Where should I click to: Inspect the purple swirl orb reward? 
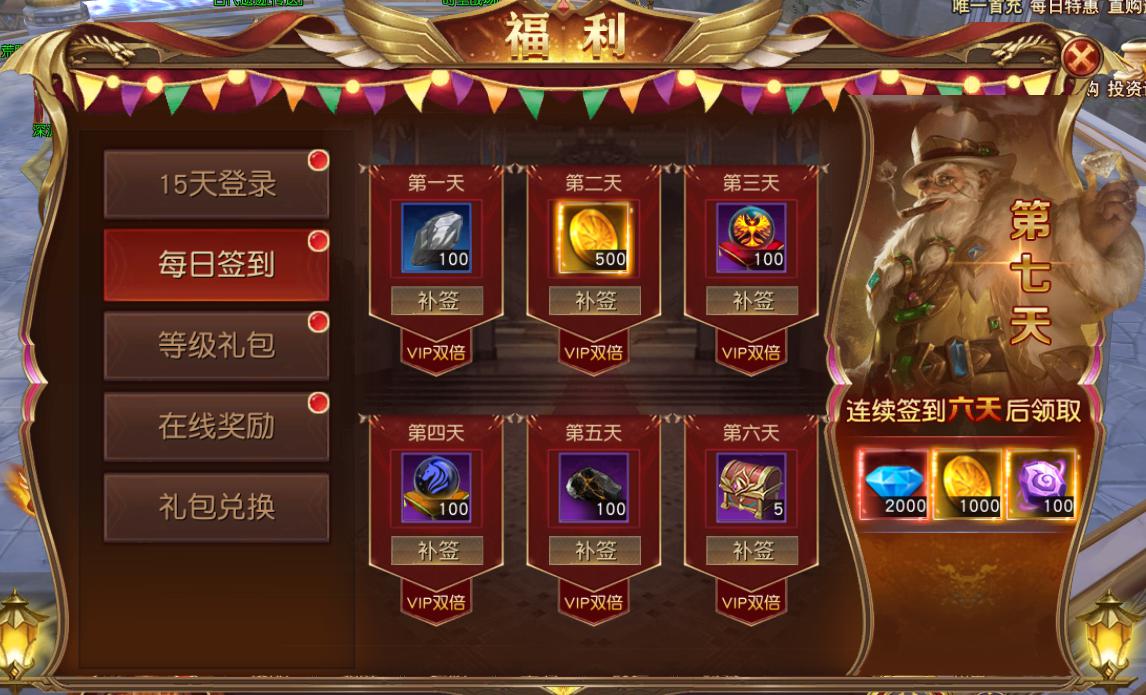point(1041,485)
